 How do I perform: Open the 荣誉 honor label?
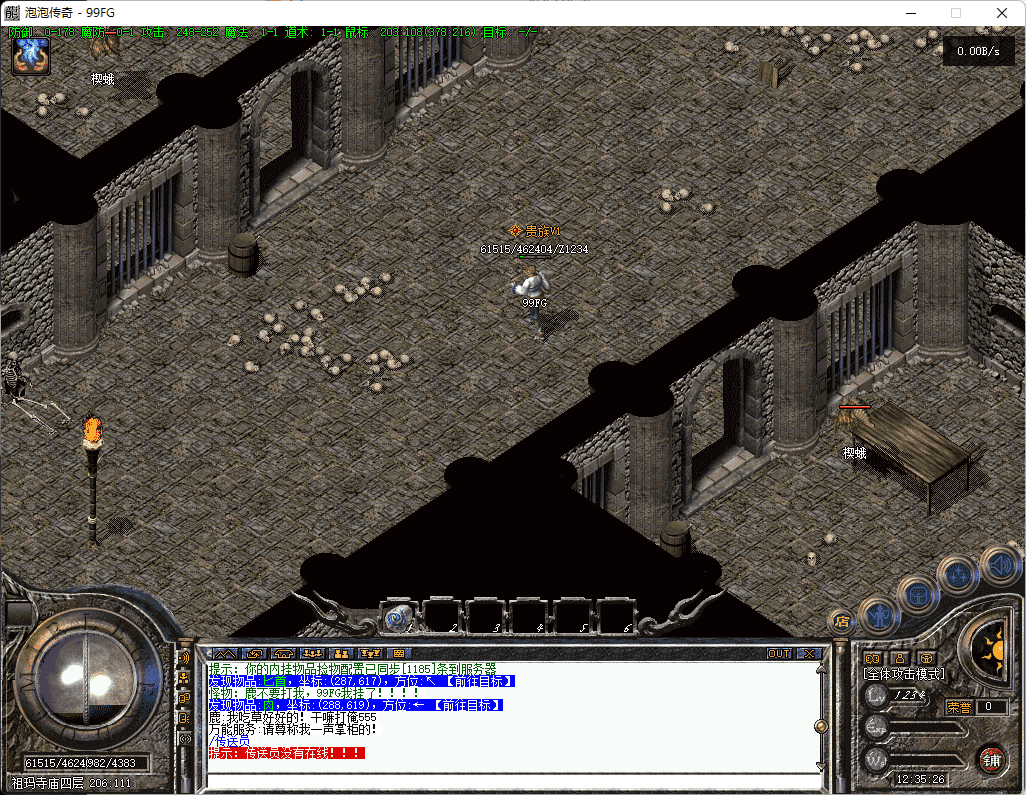tap(958, 707)
